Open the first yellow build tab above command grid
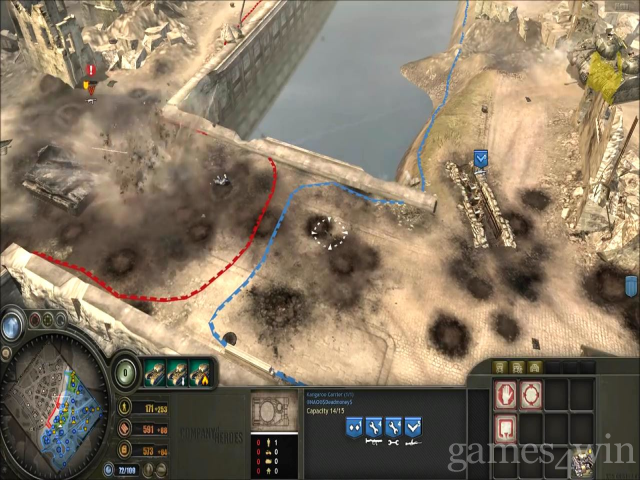This screenshot has height=480, width=640. click(x=502, y=368)
